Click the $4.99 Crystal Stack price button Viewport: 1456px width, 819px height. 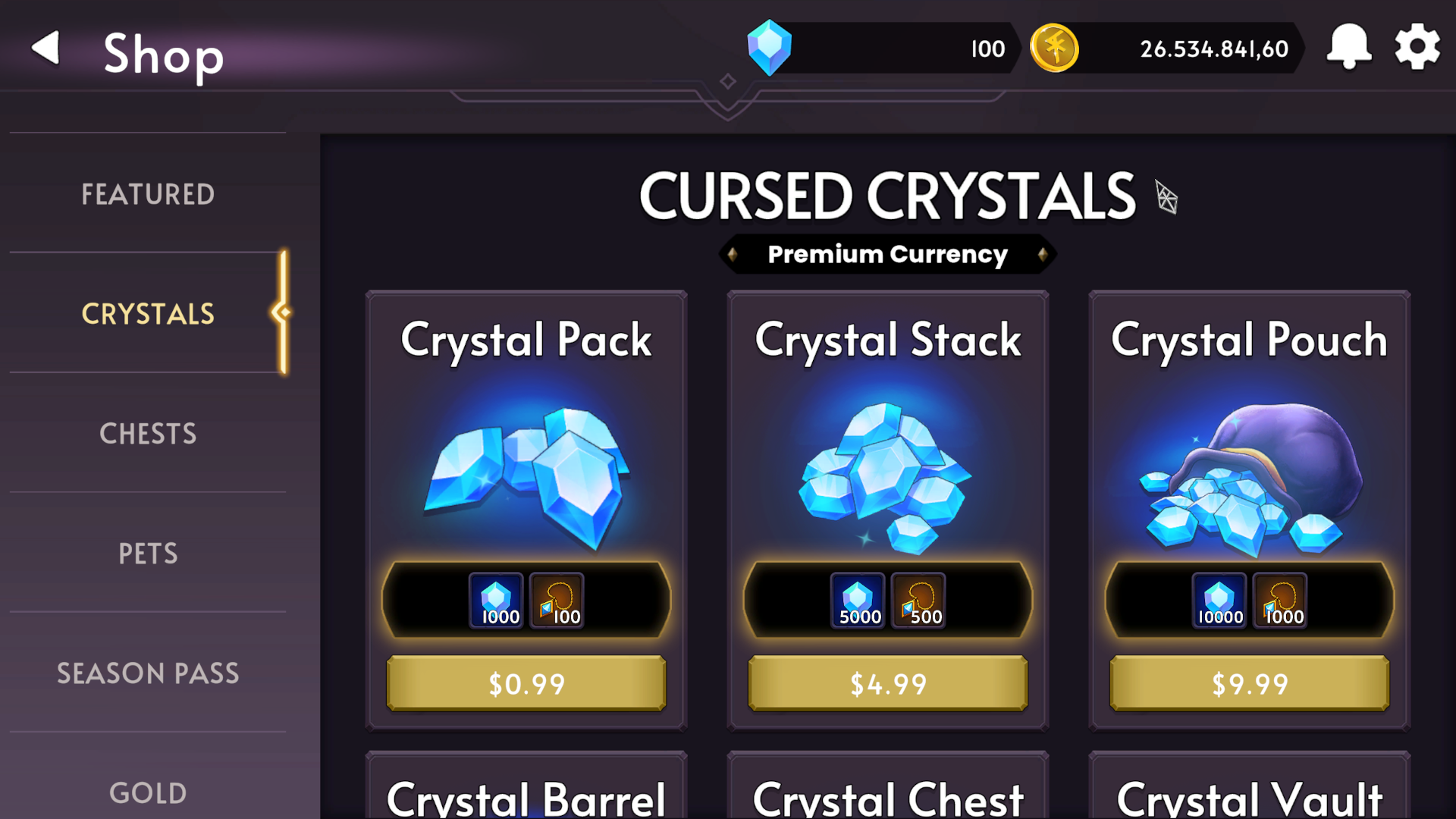pos(886,683)
